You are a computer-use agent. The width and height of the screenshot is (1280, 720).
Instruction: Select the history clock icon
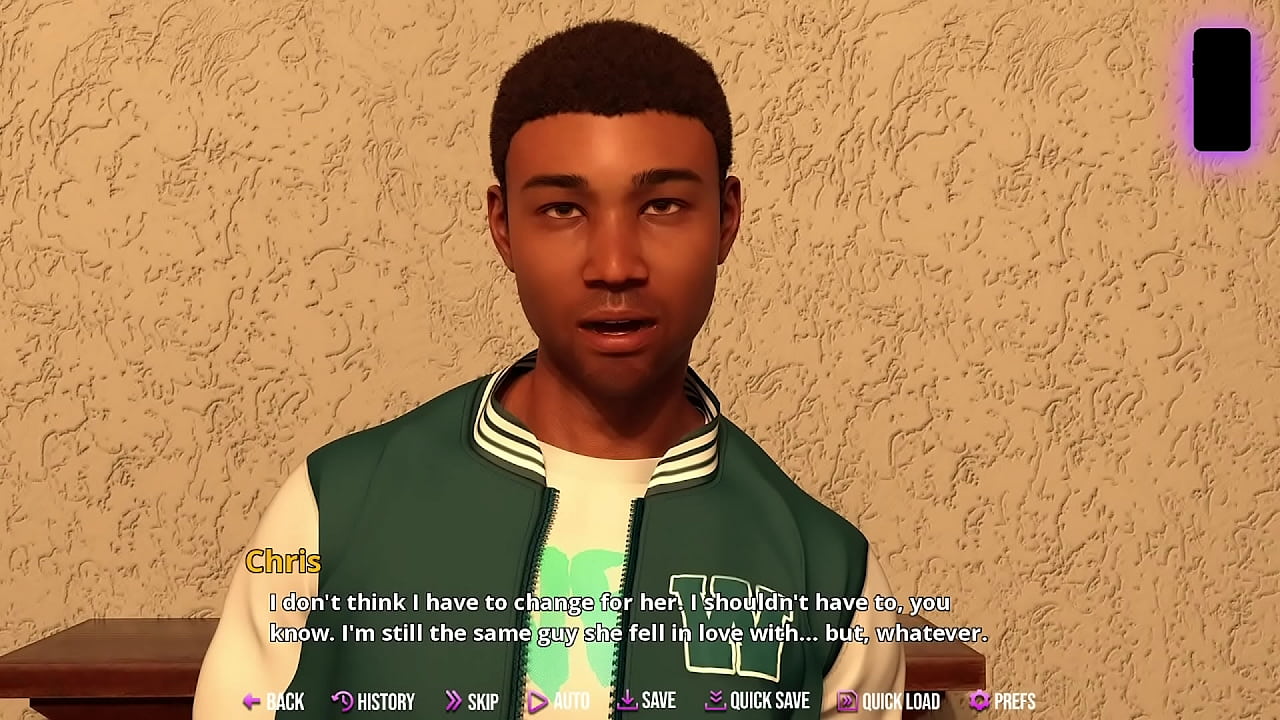point(340,701)
